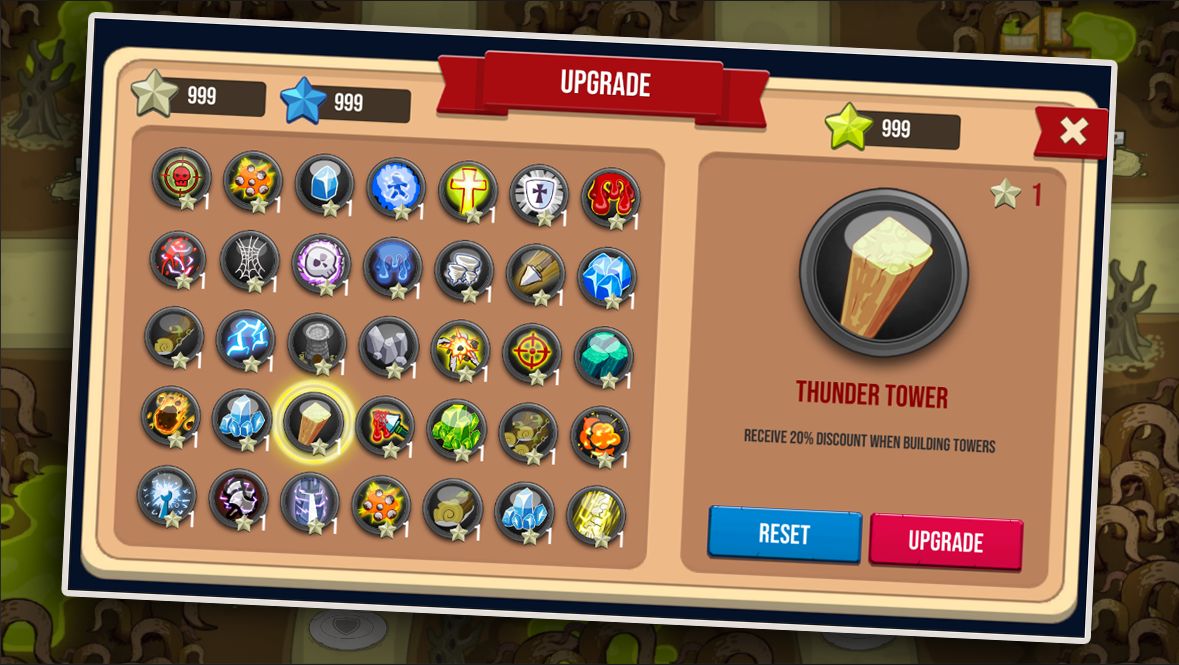Reset all upgrades with the blue button
The image size is (1179, 665).
click(x=784, y=533)
